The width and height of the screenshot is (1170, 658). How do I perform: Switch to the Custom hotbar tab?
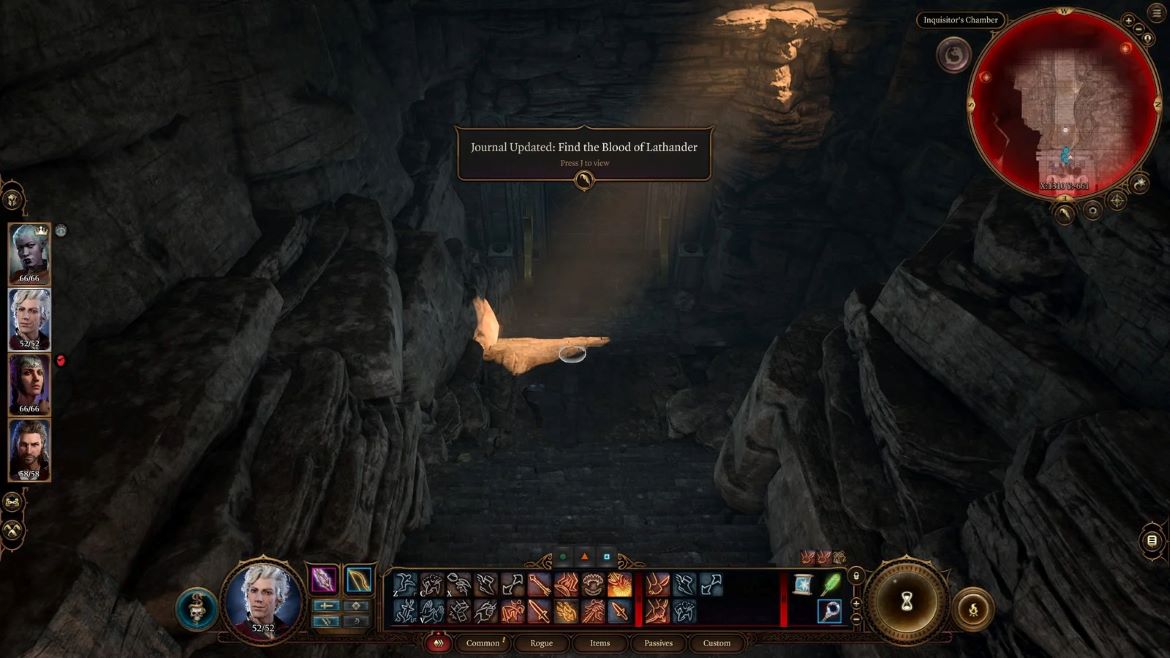(717, 643)
